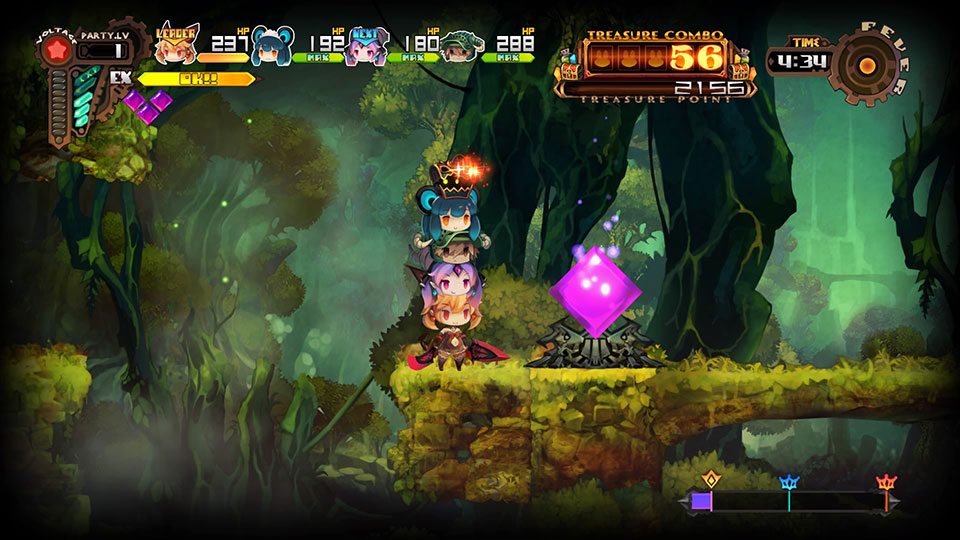Select the green-hat hunter party portrait

click(x=459, y=46)
